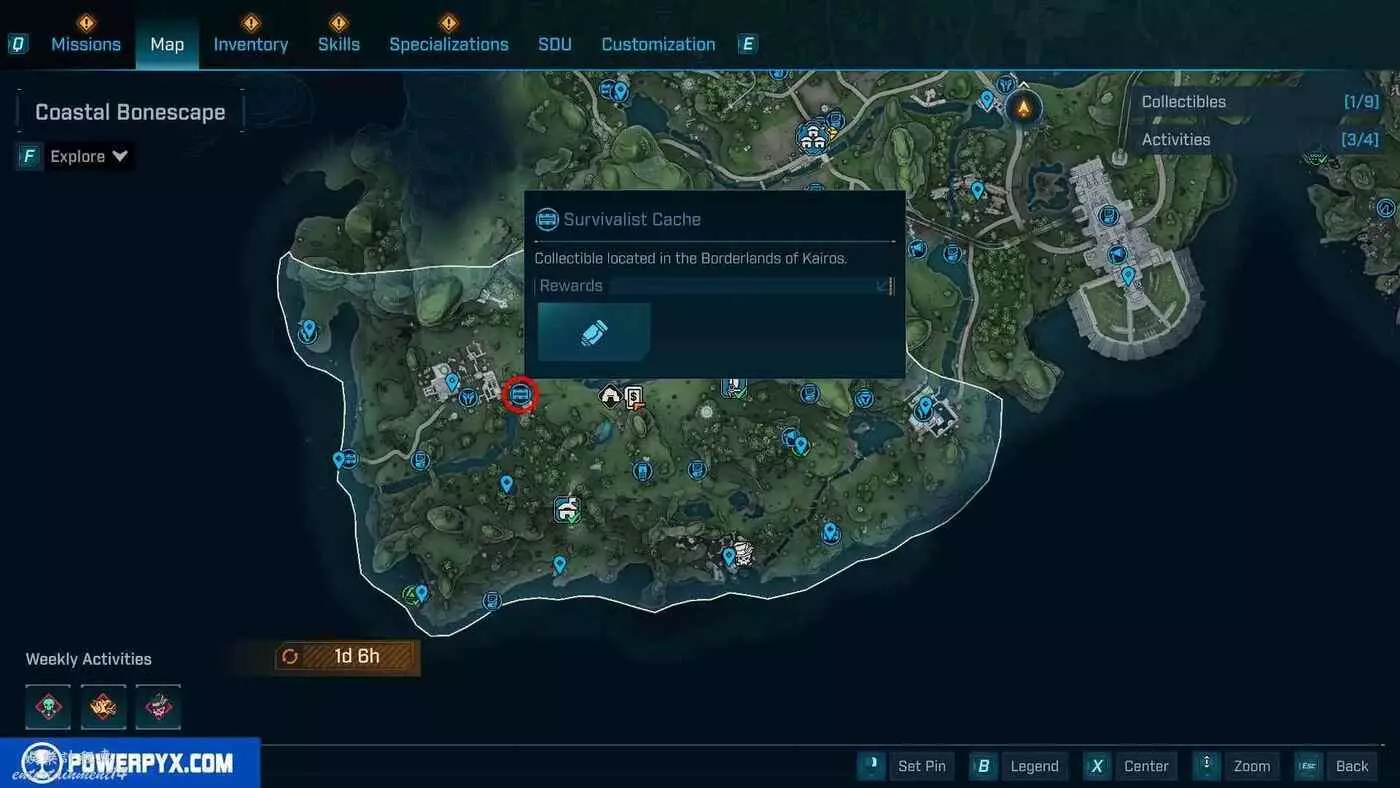Viewport: 1400px width, 788px height.
Task: Switch to the Missions tab
Action: tap(86, 44)
